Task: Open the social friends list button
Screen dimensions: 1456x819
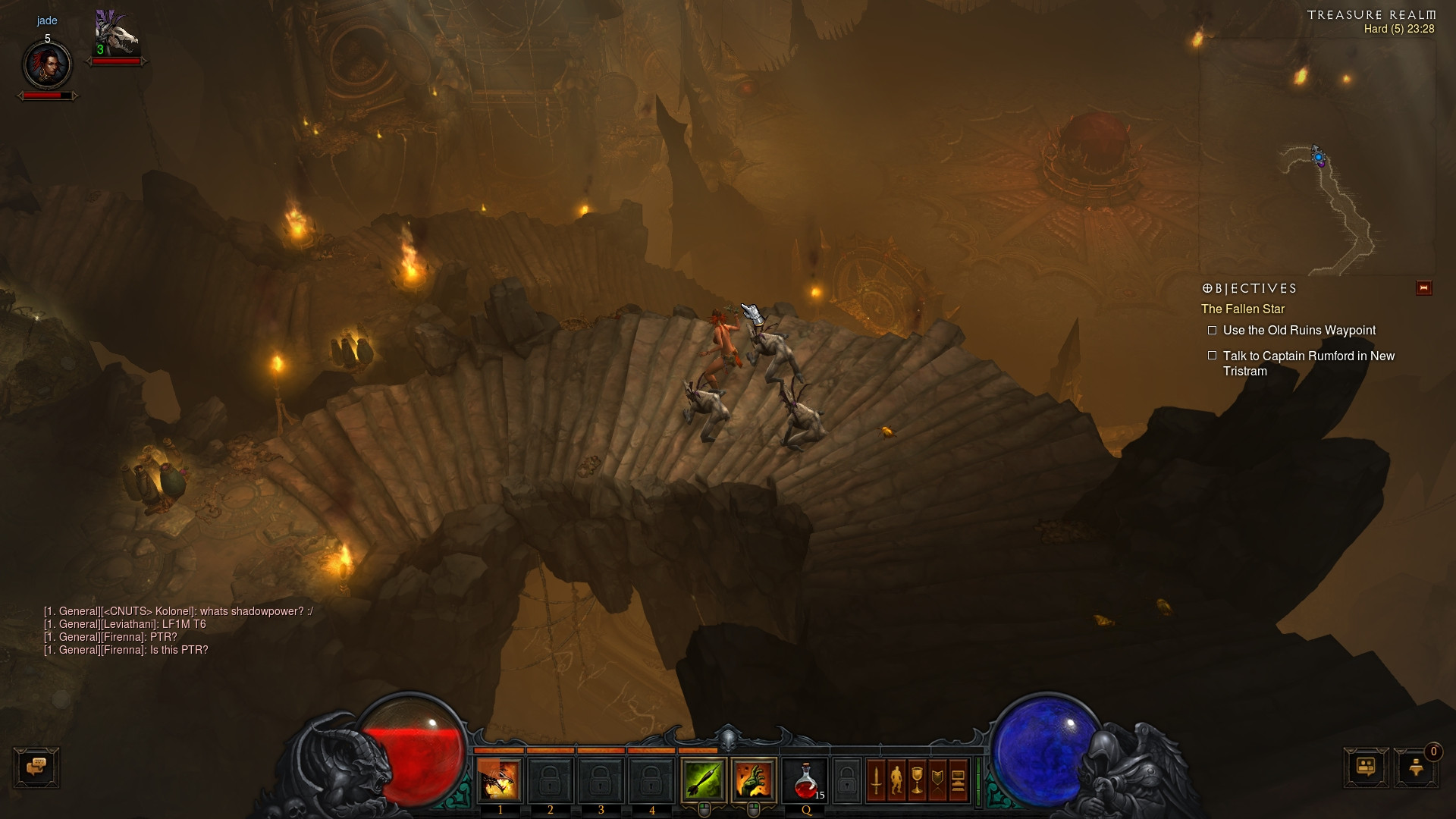Action: pyautogui.click(x=1366, y=767)
